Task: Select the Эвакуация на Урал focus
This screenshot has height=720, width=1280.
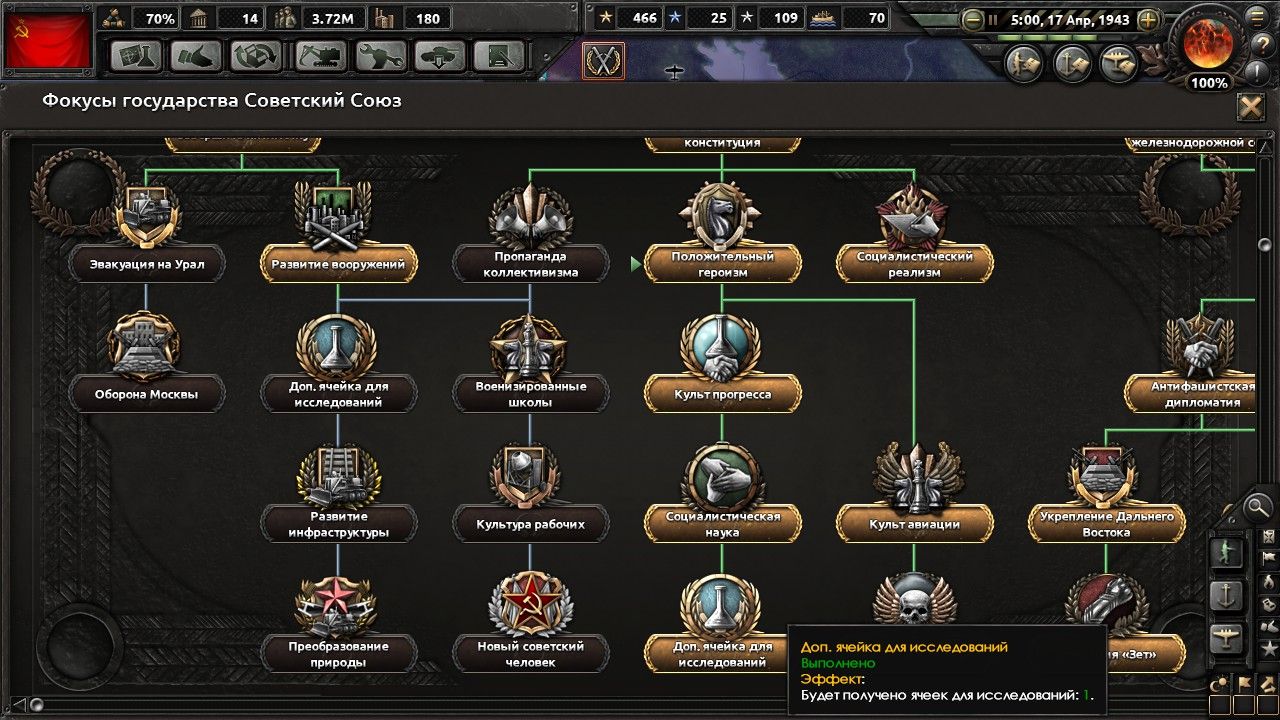Action: (x=147, y=264)
